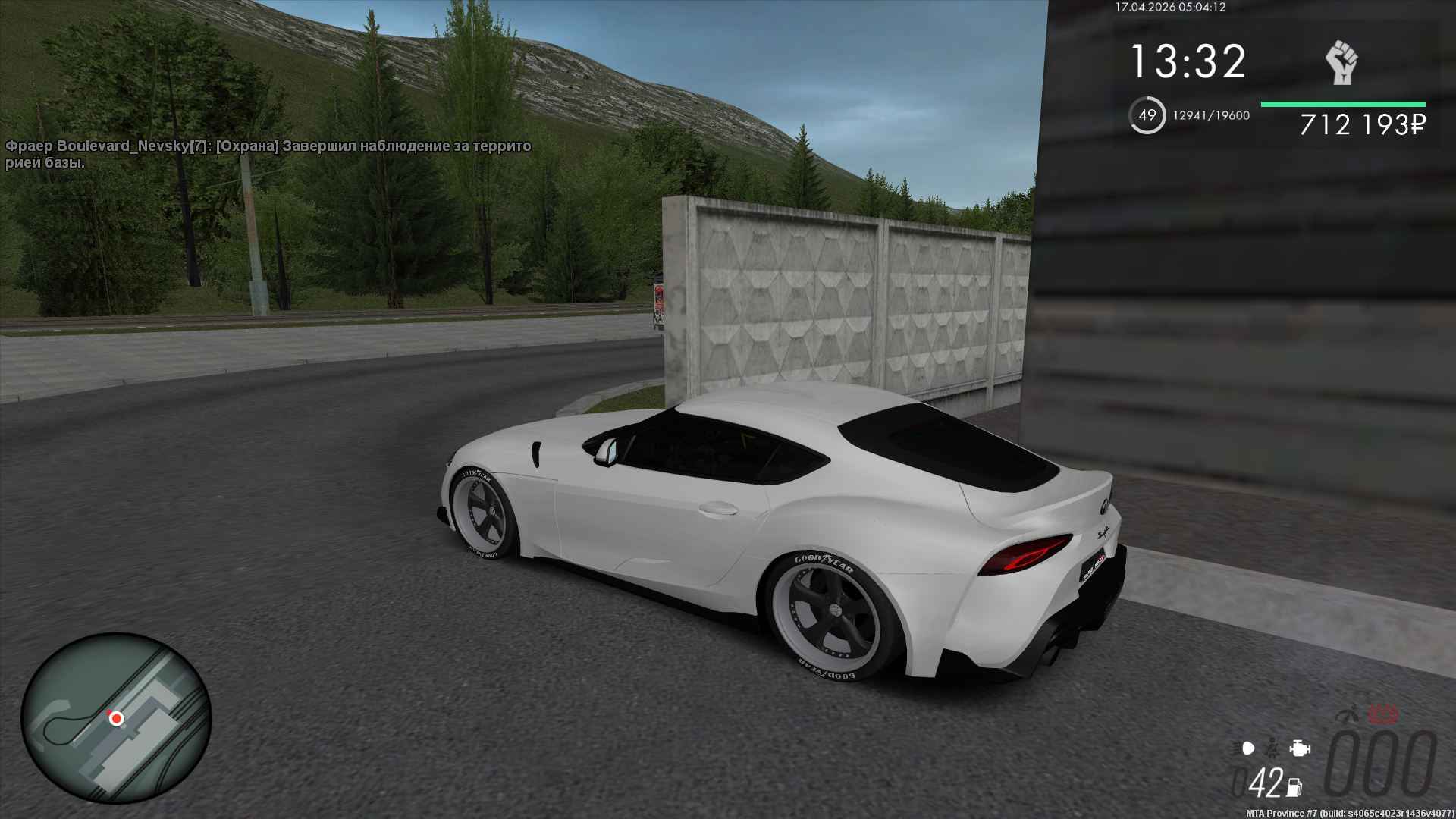Select the raised fist faction icon
The image size is (1456, 819).
click(x=1341, y=63)
